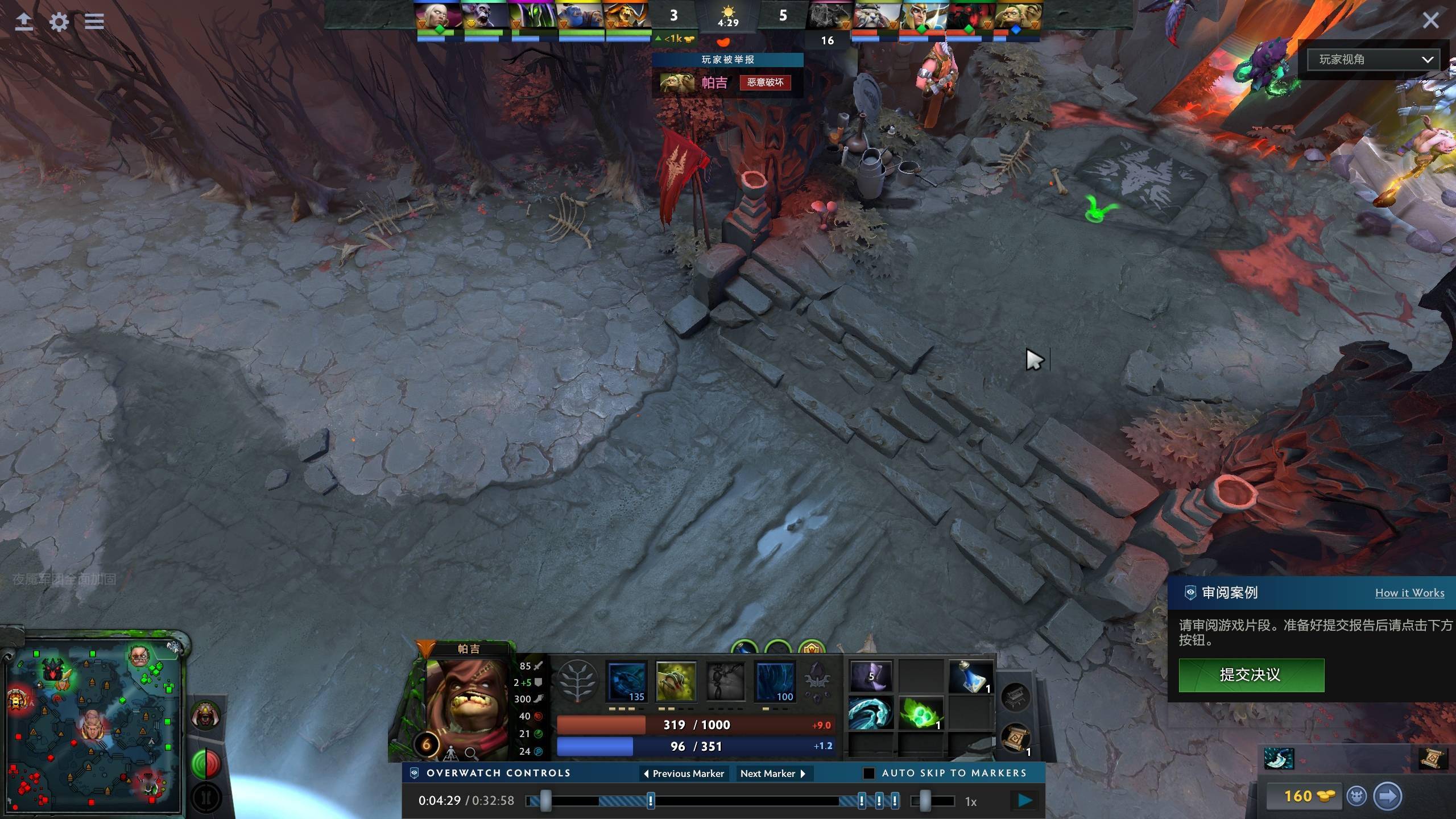Click the town portal scroll slot

[x=1016, y=738]
